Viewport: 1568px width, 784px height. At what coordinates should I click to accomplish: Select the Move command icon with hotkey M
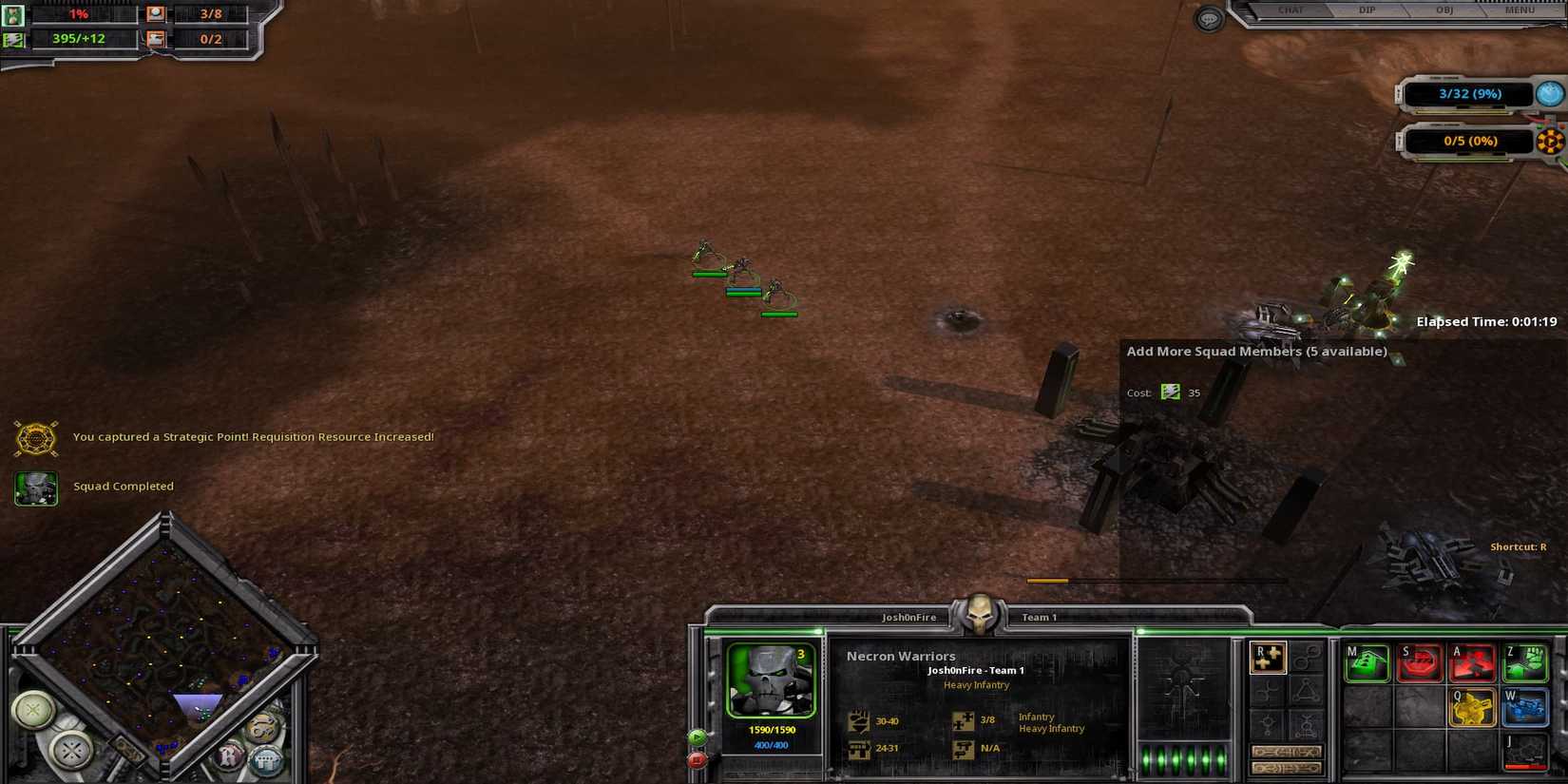(1367, 661)
